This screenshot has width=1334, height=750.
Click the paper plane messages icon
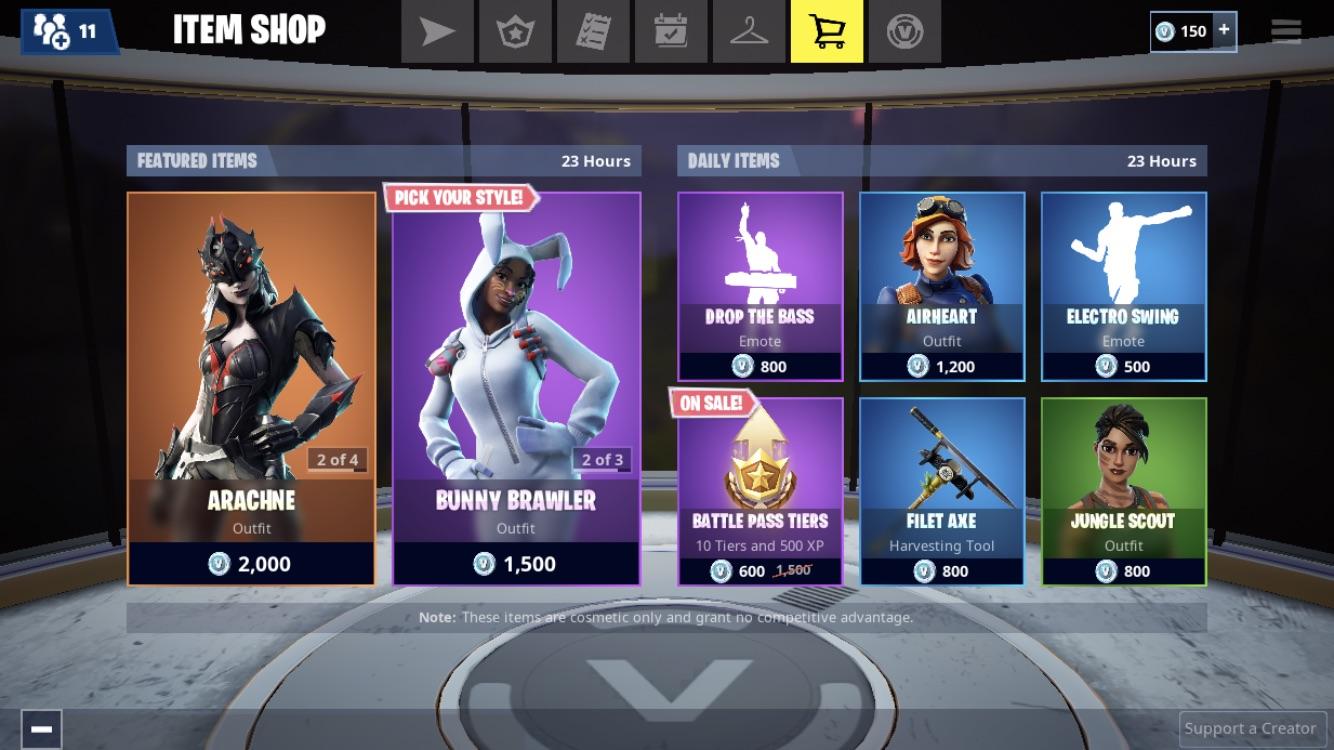[438, 30]
